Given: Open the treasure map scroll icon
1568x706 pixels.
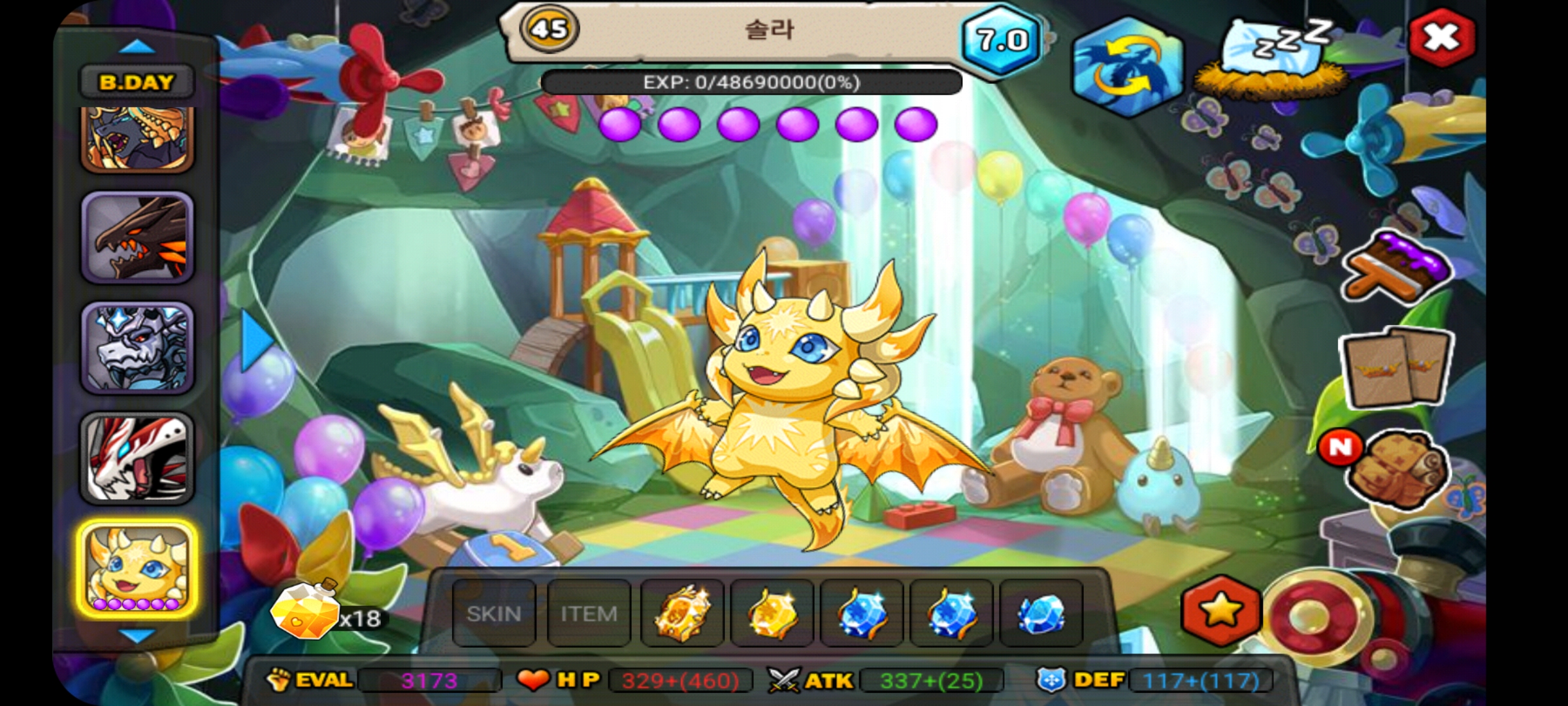Looking at the screenshot, I should coord(1396,467).
